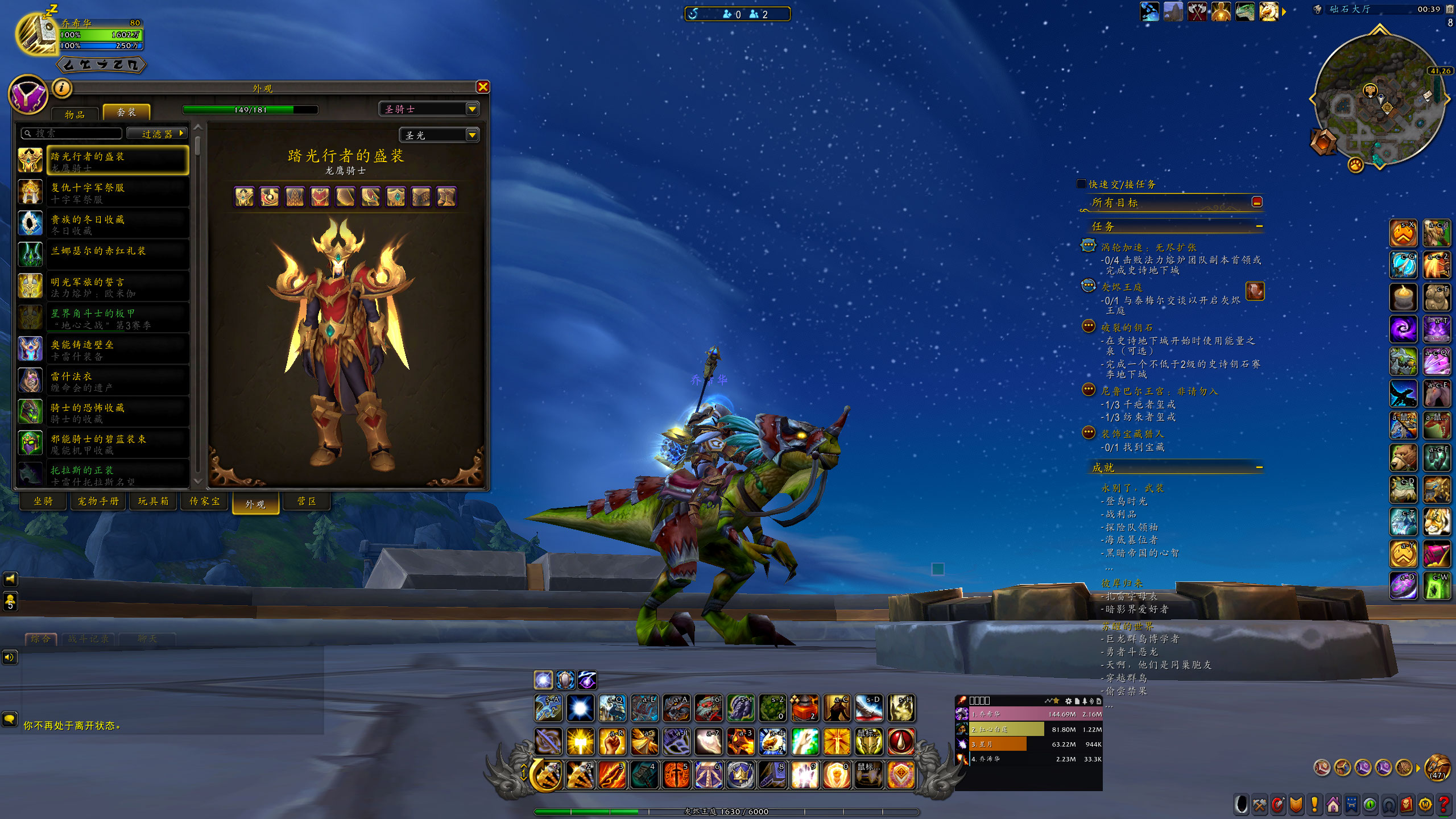Close the 外观 appearance window
The height and width of the screenshot is (819, 1456).
483,87
